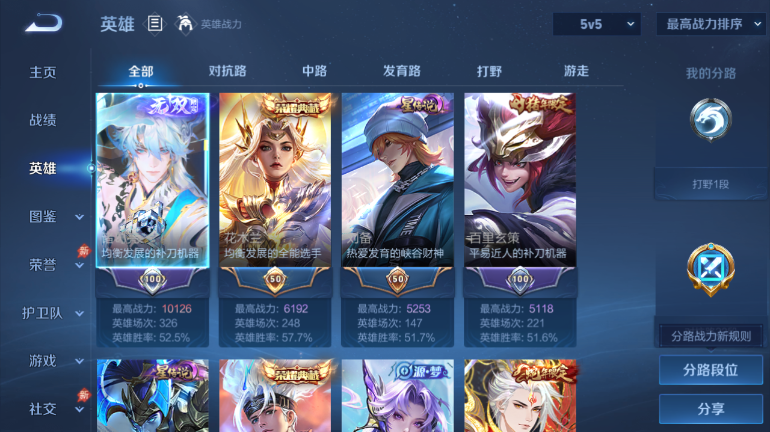Image resolution: width=770 pixels, height=432 pixels.
Task: Select the 百里玄策 hero card
Action: coord(520,190)
